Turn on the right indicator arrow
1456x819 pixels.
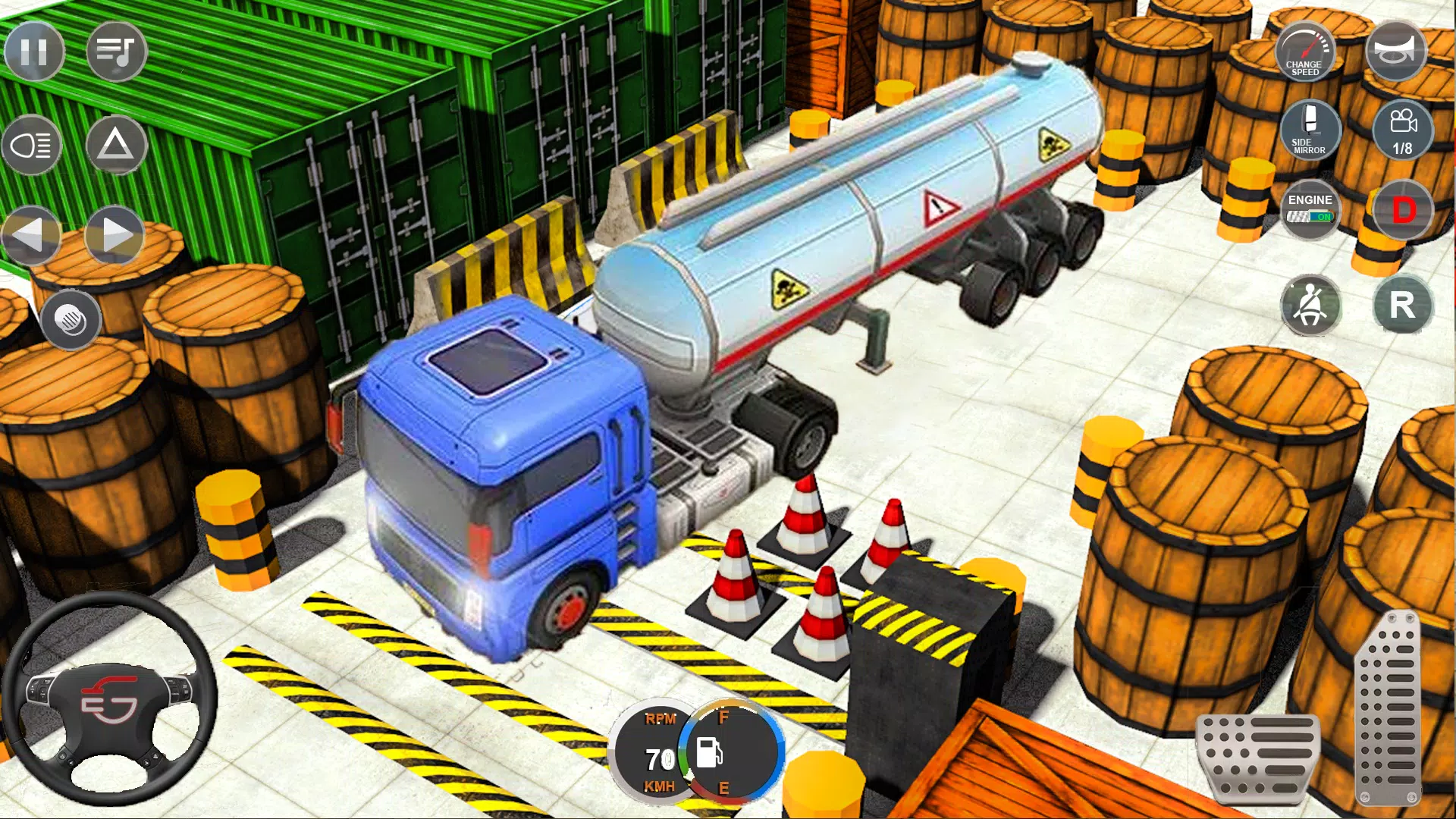115,235
